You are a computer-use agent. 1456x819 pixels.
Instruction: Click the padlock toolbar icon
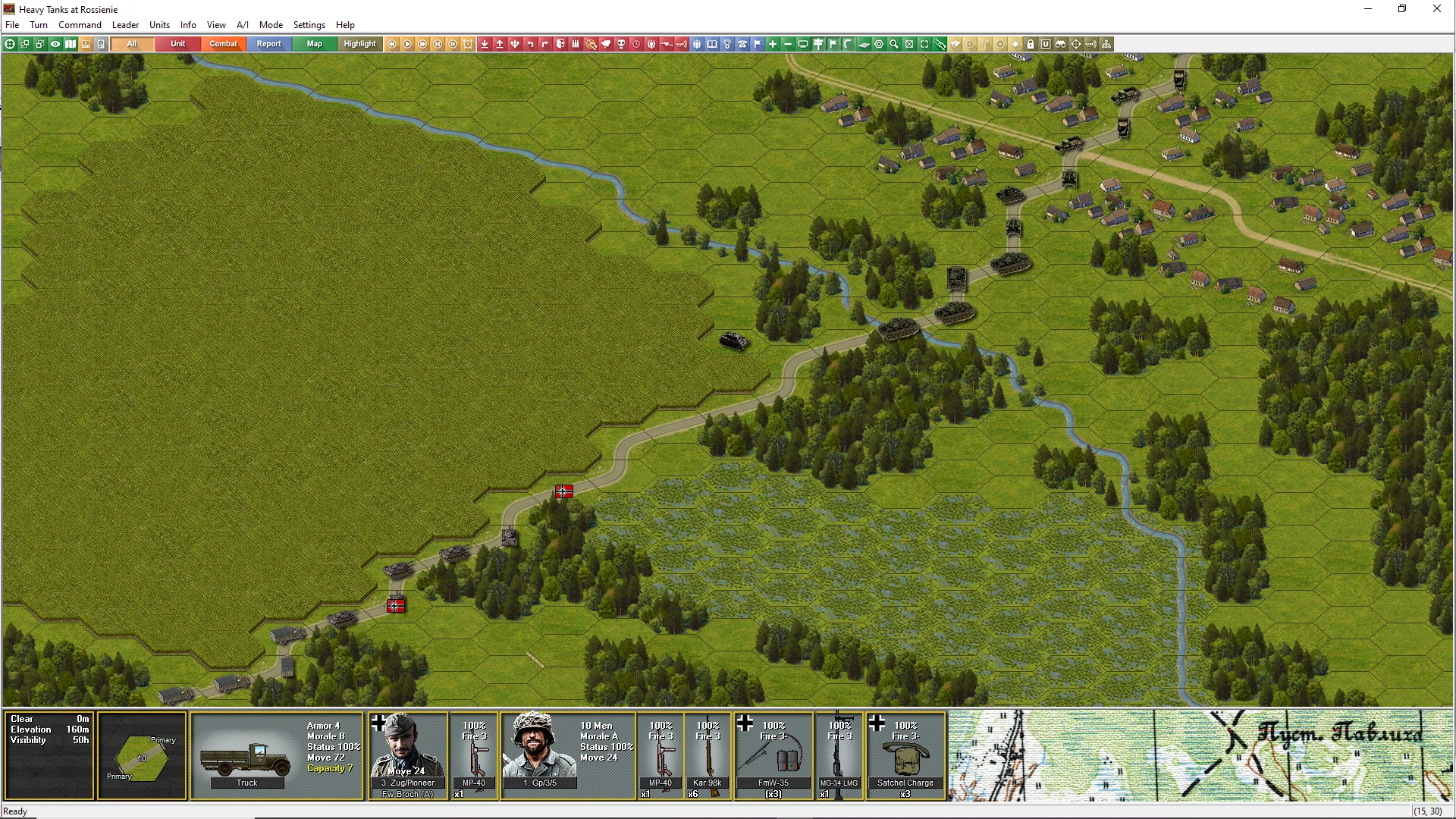coord(1031,44)
